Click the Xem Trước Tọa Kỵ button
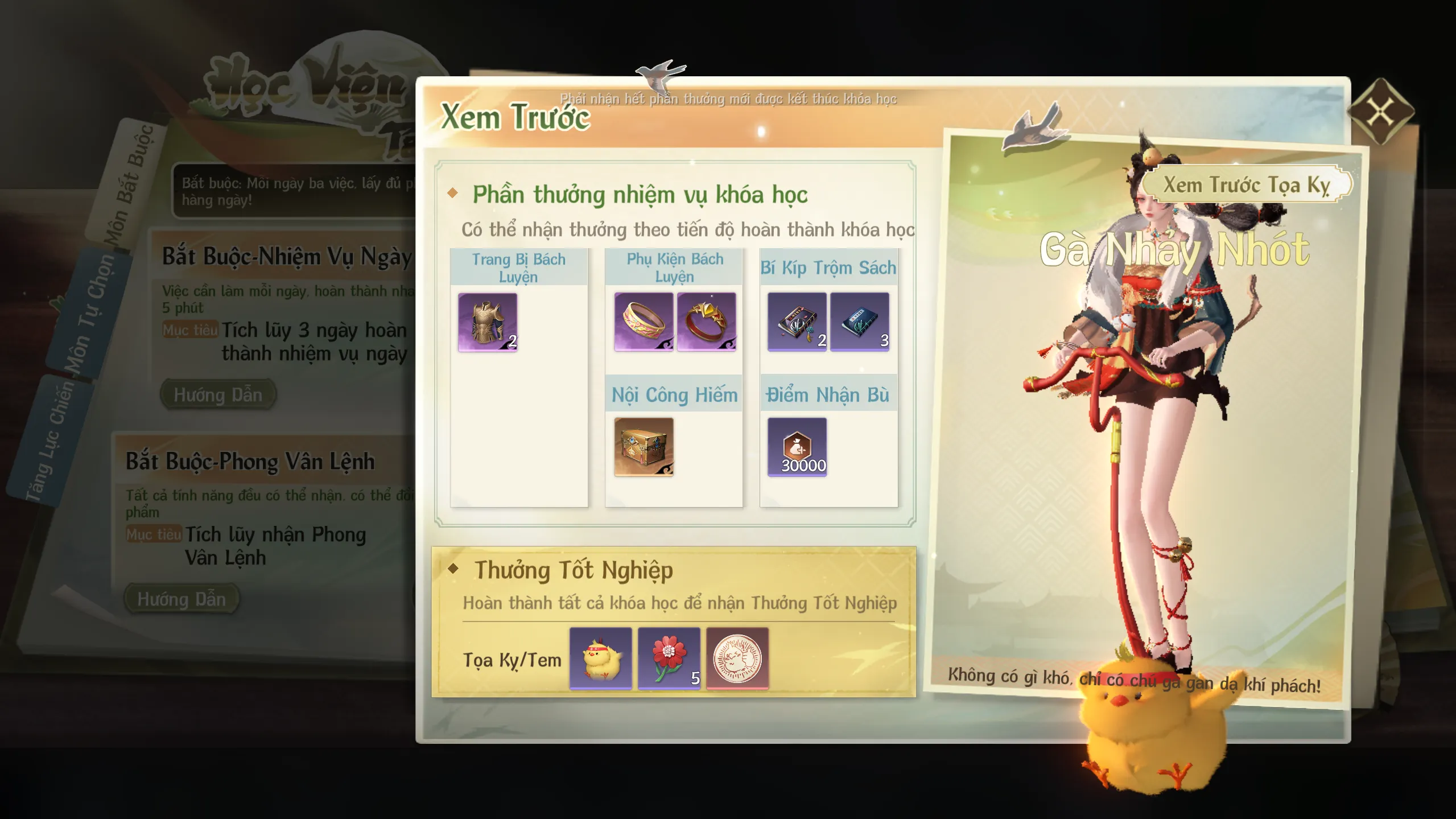Image resolution: width=1456 pixels, height=819 pixels. 1245,185
